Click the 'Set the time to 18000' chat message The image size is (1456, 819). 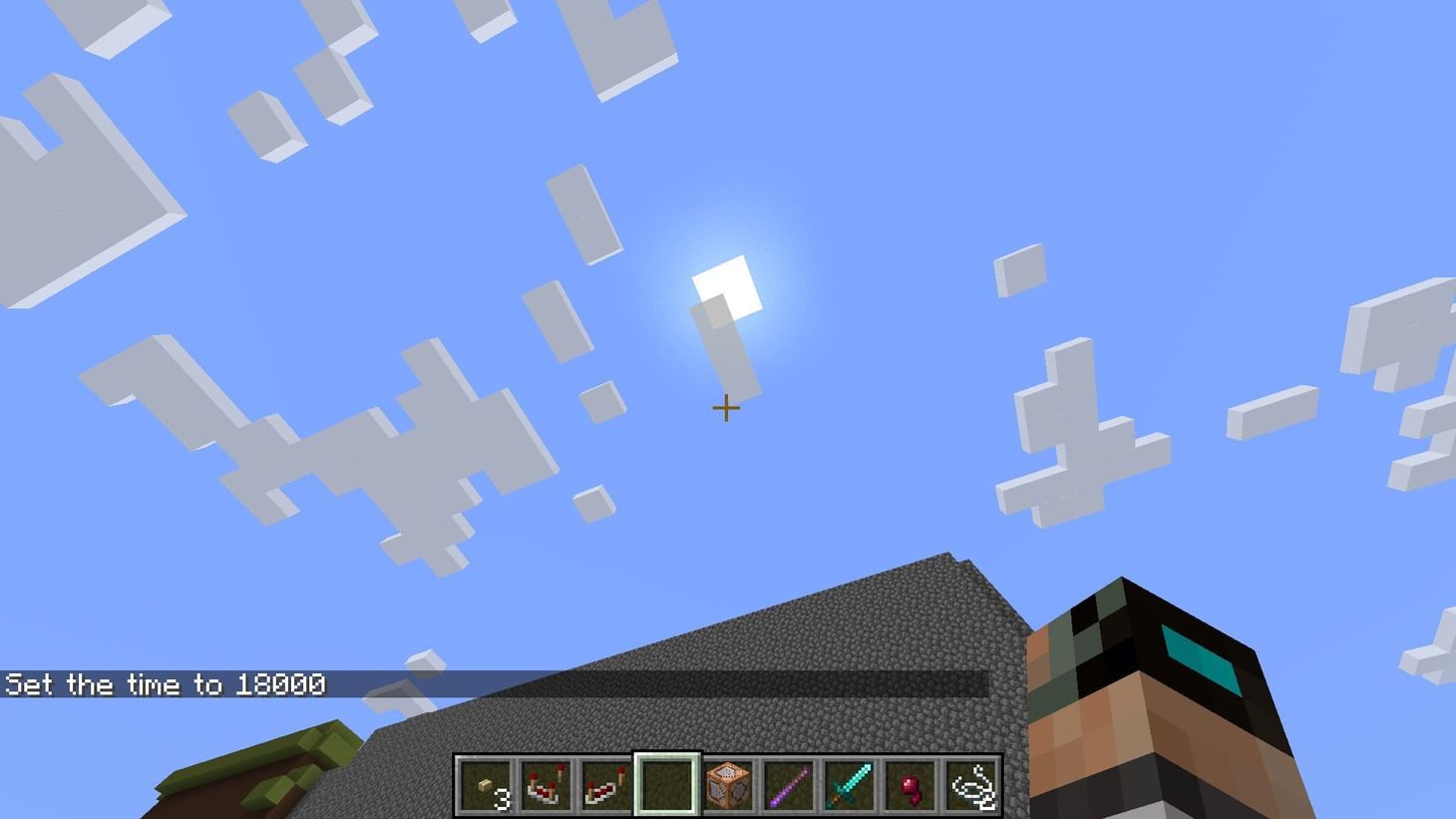pyautogui.click(x=165, y=684)
